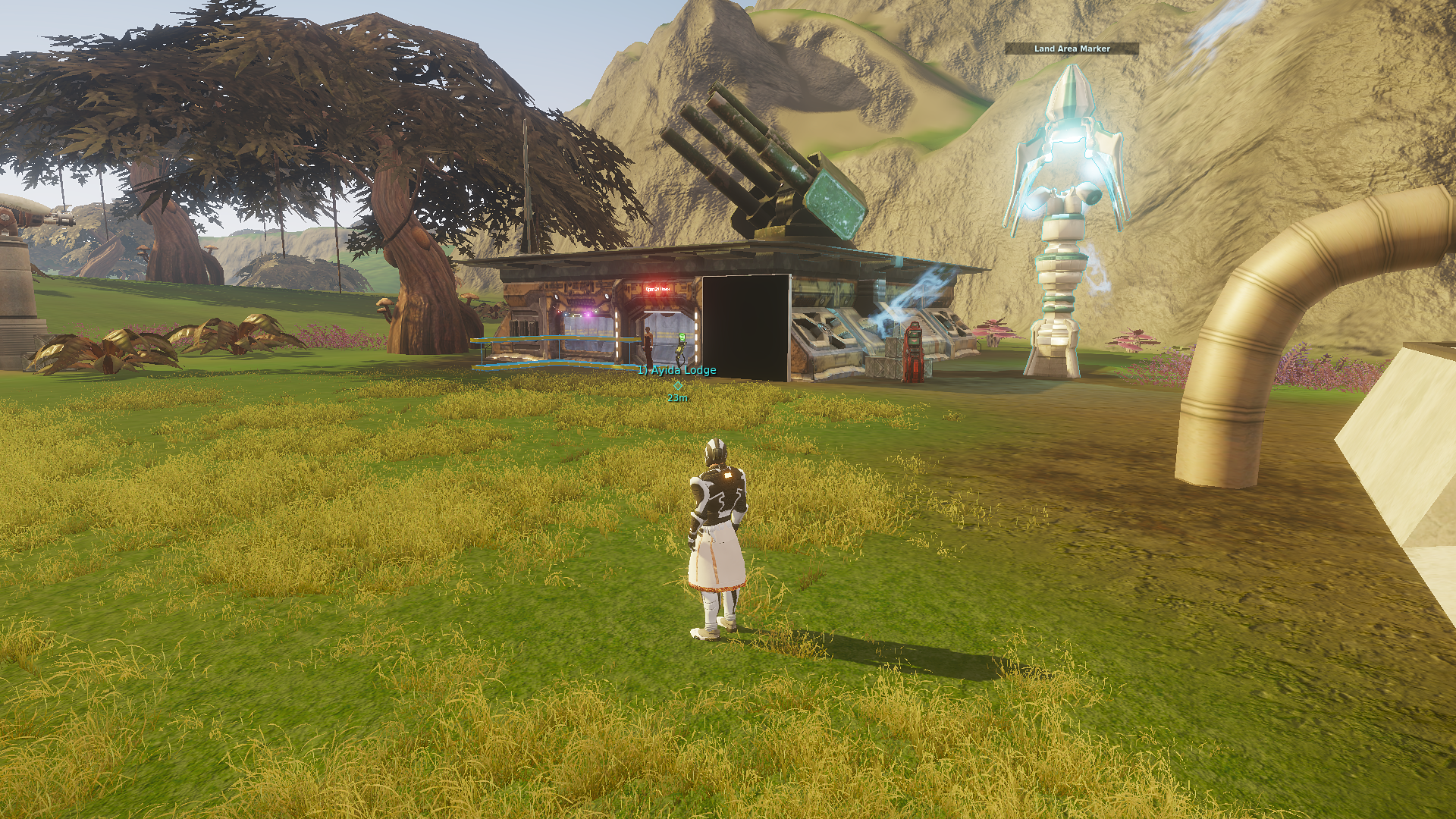Select the Ayida Lodge waypoint marker
Image resolution: width=1456 pixels, height=819 pixels.
tap(677, 385)
